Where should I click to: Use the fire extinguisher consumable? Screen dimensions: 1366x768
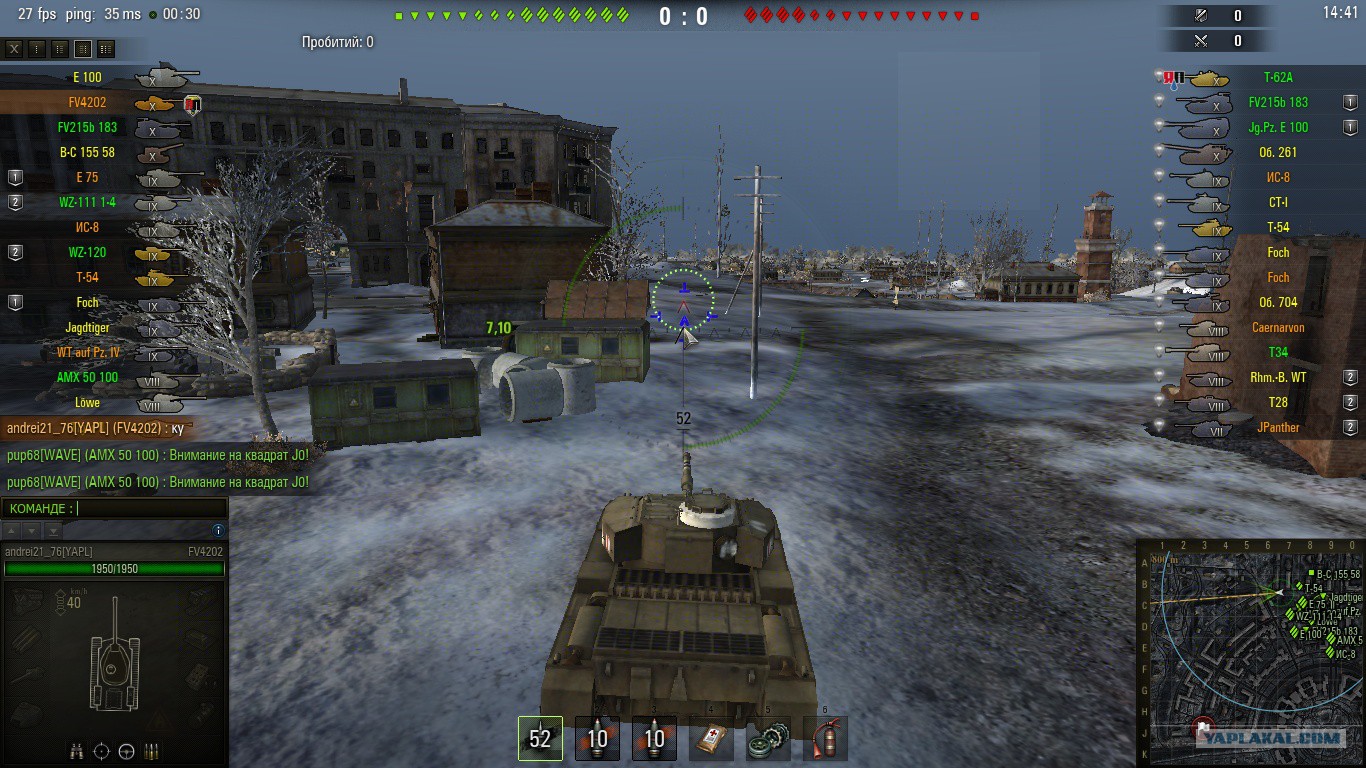point(825,739)
